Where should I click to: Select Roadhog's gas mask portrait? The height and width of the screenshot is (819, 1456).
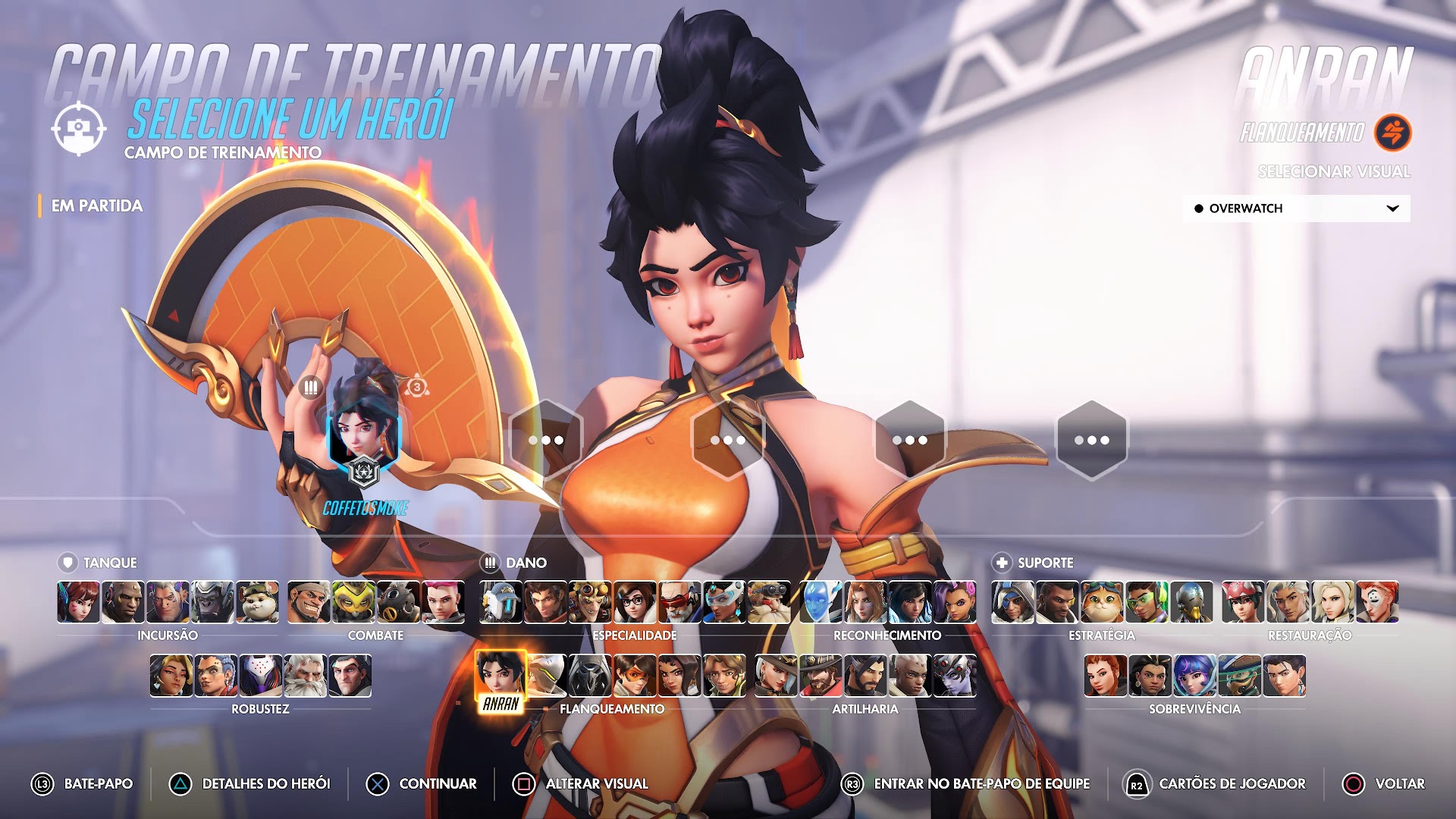(398, 602)
